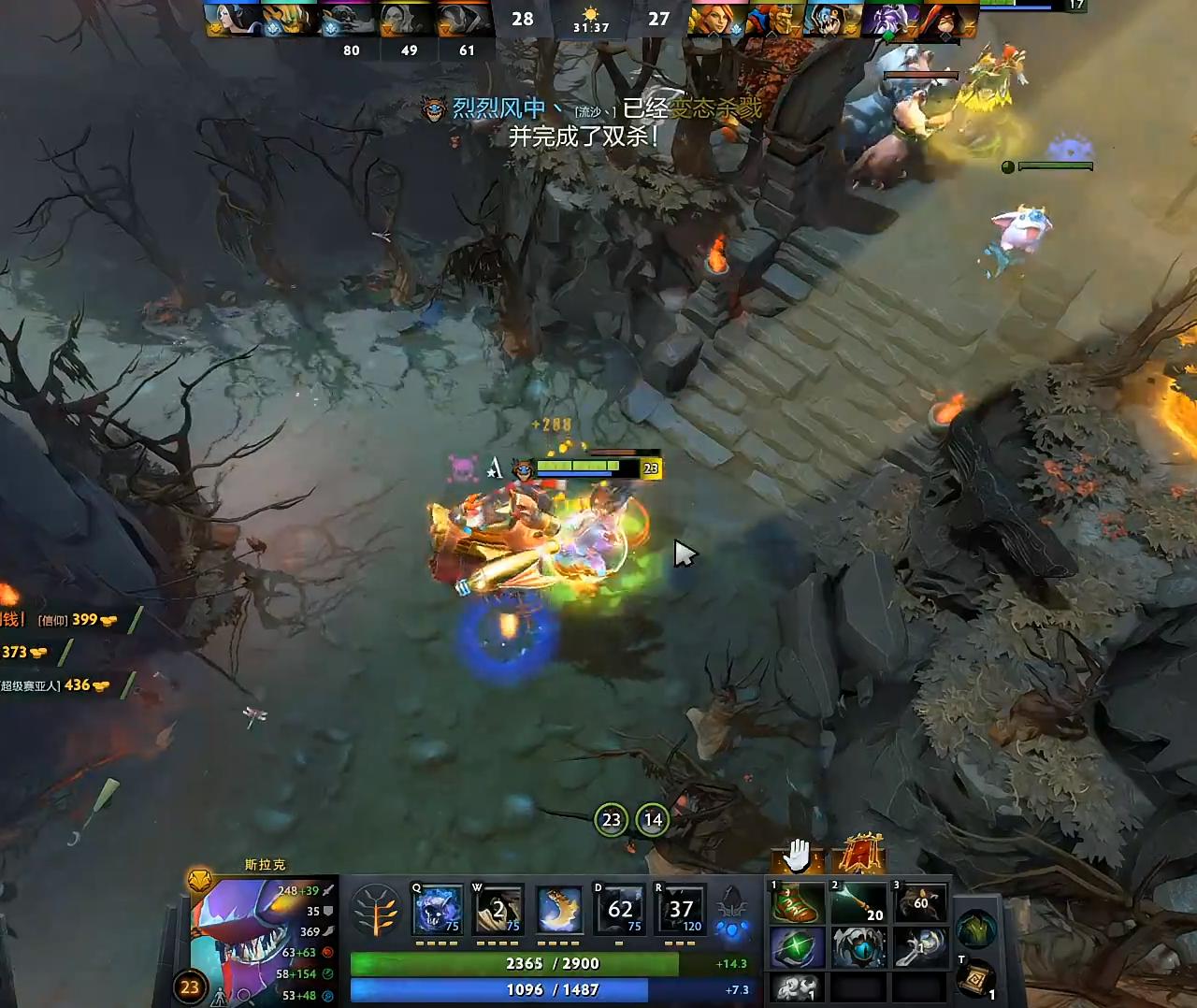Cast the Pounce ability in the W slot

[x=498, y=909]
